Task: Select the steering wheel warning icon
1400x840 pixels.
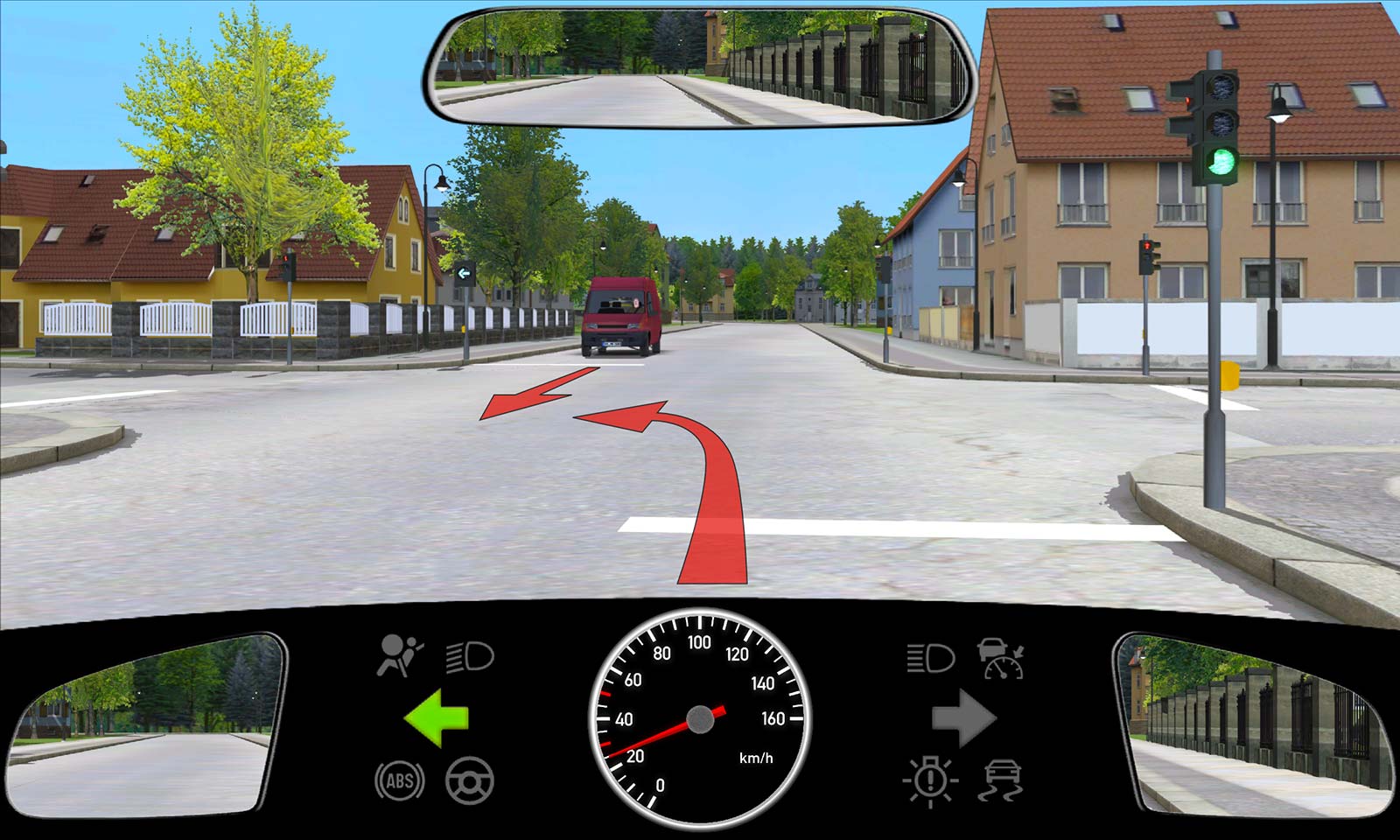Action: tap(470, 780)
